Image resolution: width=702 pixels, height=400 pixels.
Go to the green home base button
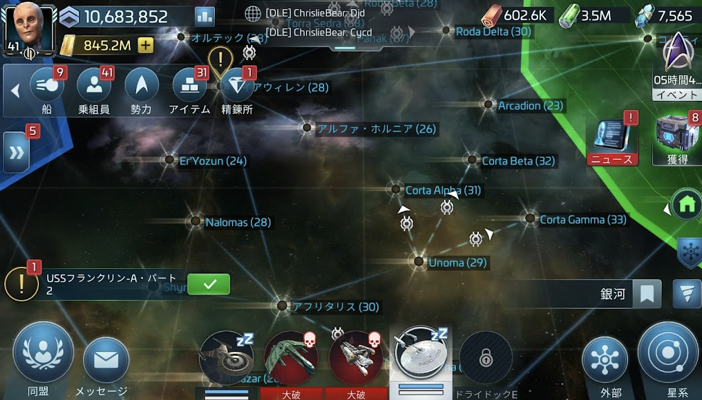[x=686, y=206]
